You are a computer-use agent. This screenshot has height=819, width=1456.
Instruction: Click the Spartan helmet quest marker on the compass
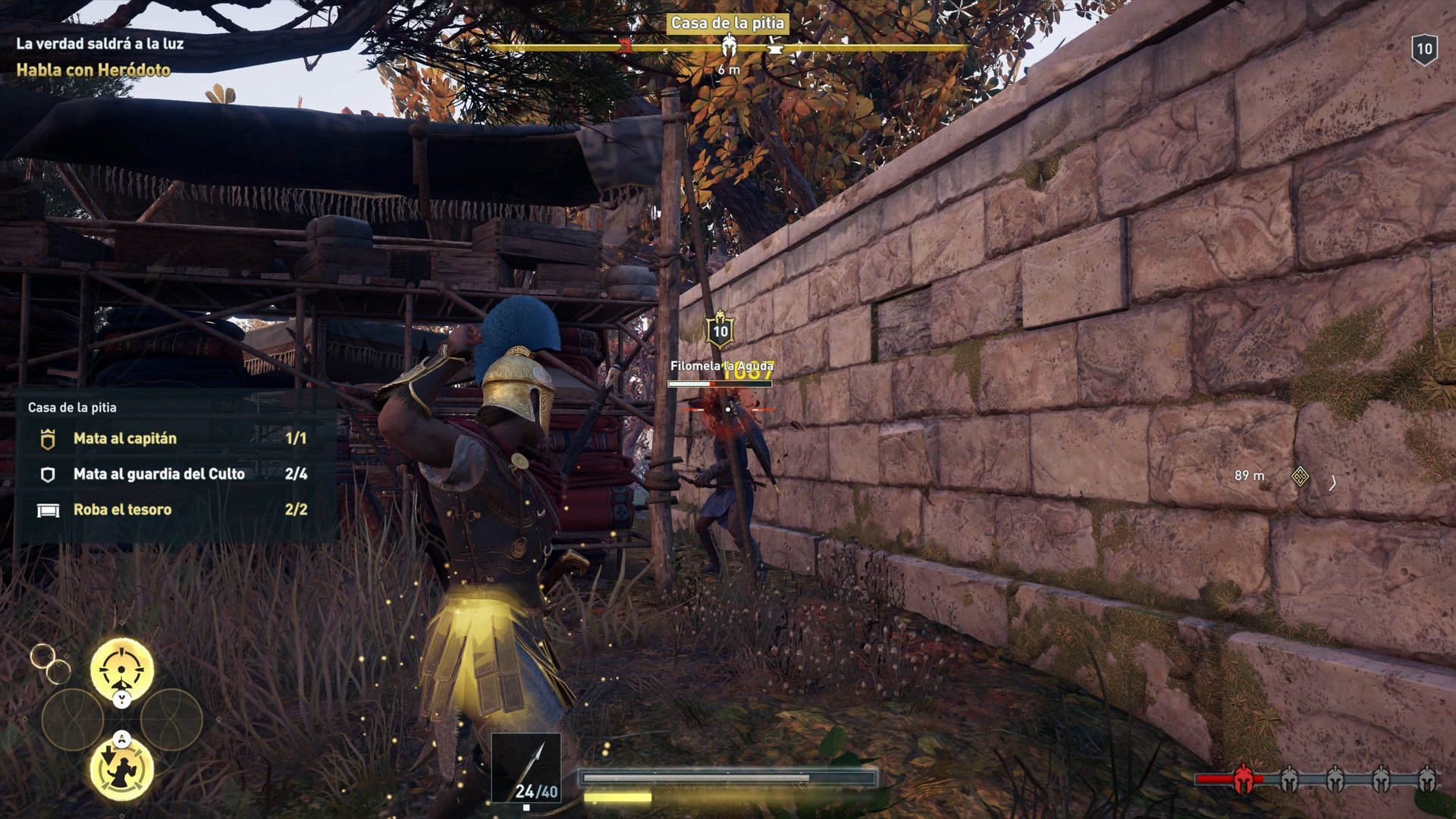point(730,44)
